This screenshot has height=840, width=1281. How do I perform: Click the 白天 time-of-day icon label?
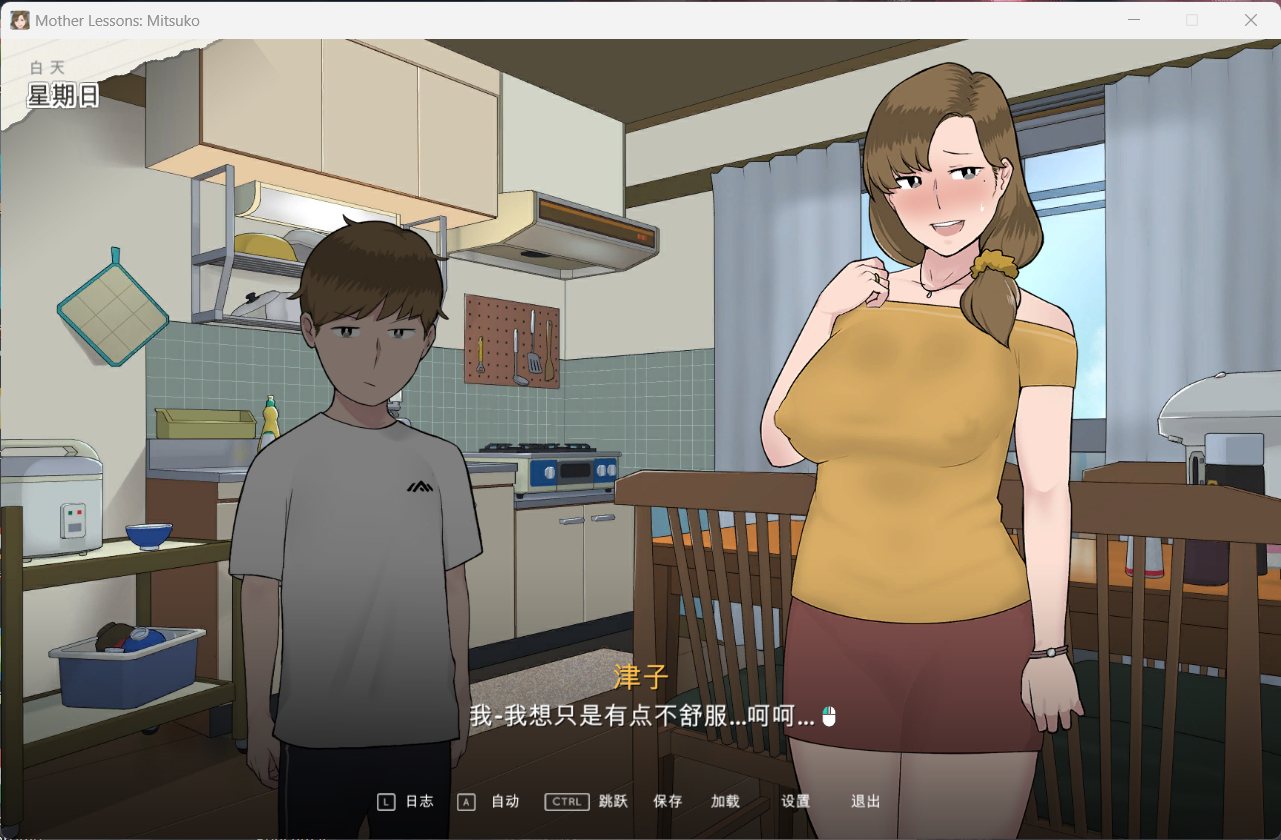click(49, 67)
